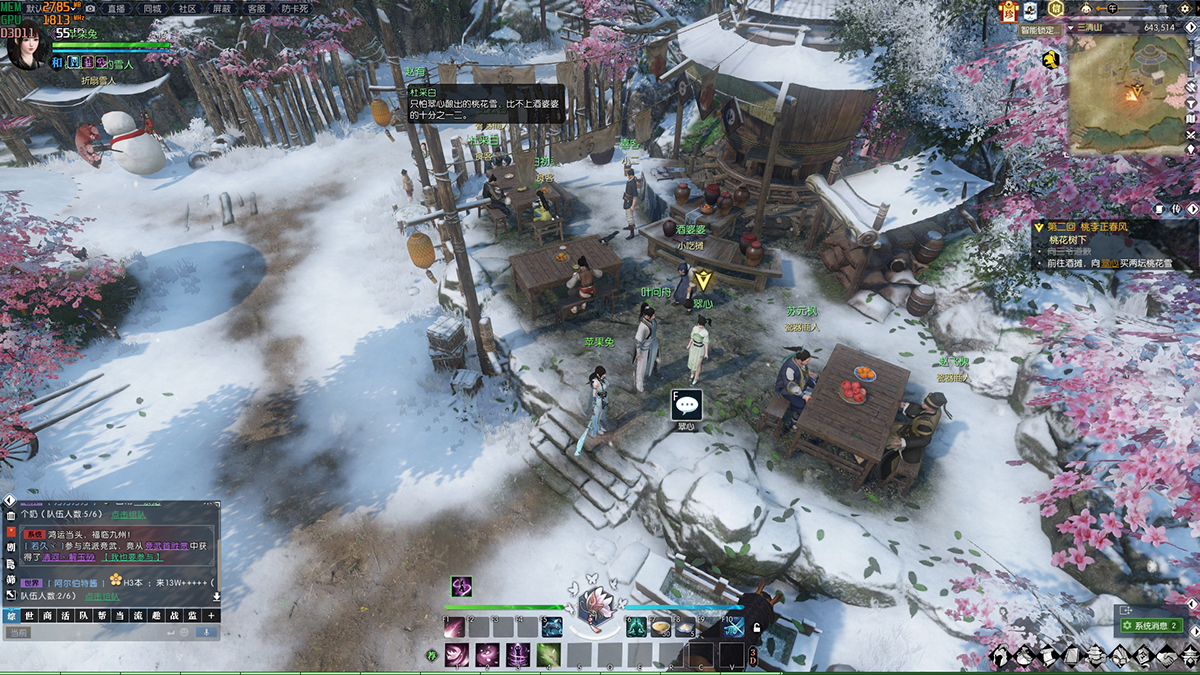
Task: Click the 翠心 link in quest objective
Action: point(1097,263)
